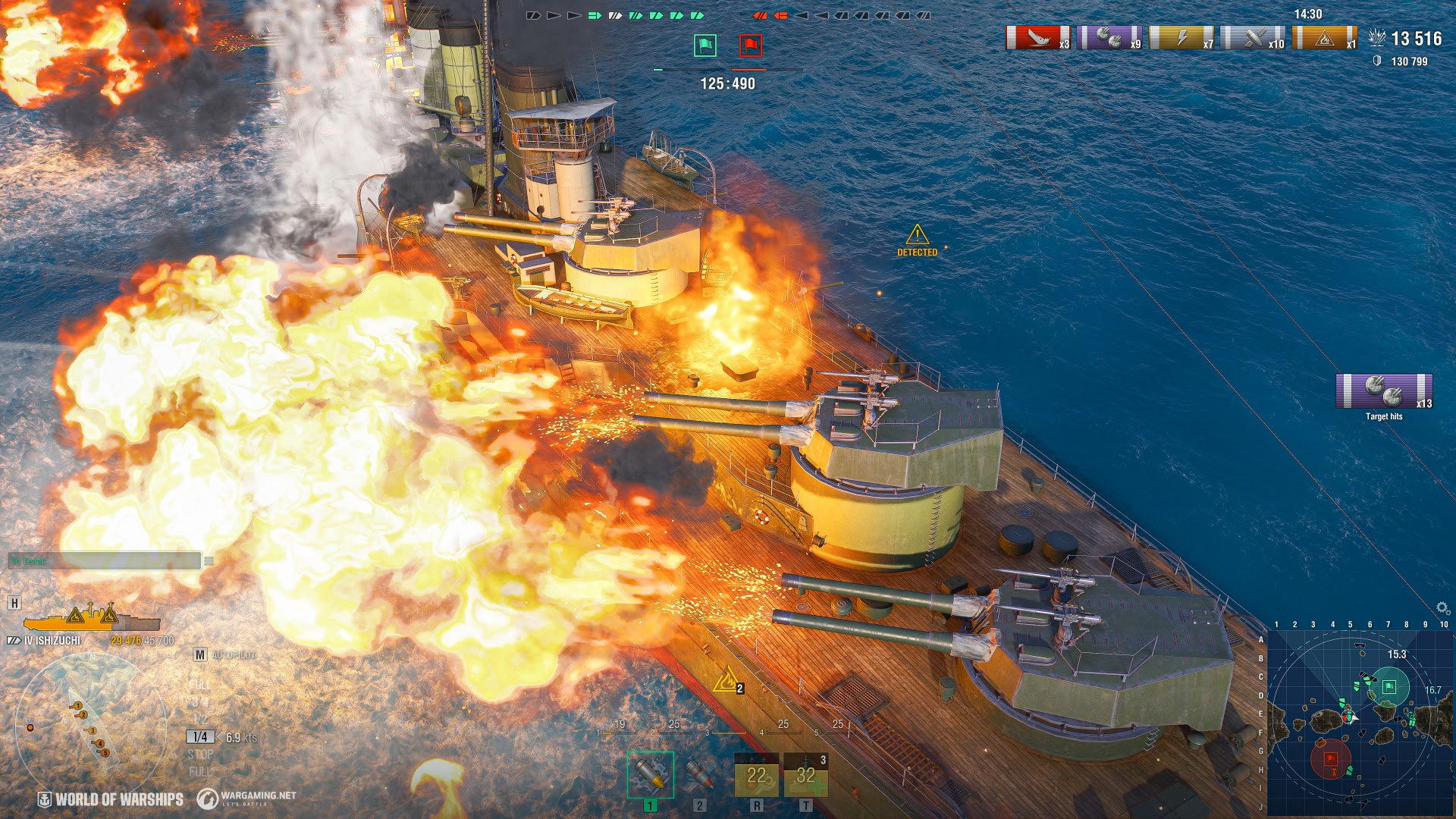Use the Repair Party consumable

[x=805, y=776]
